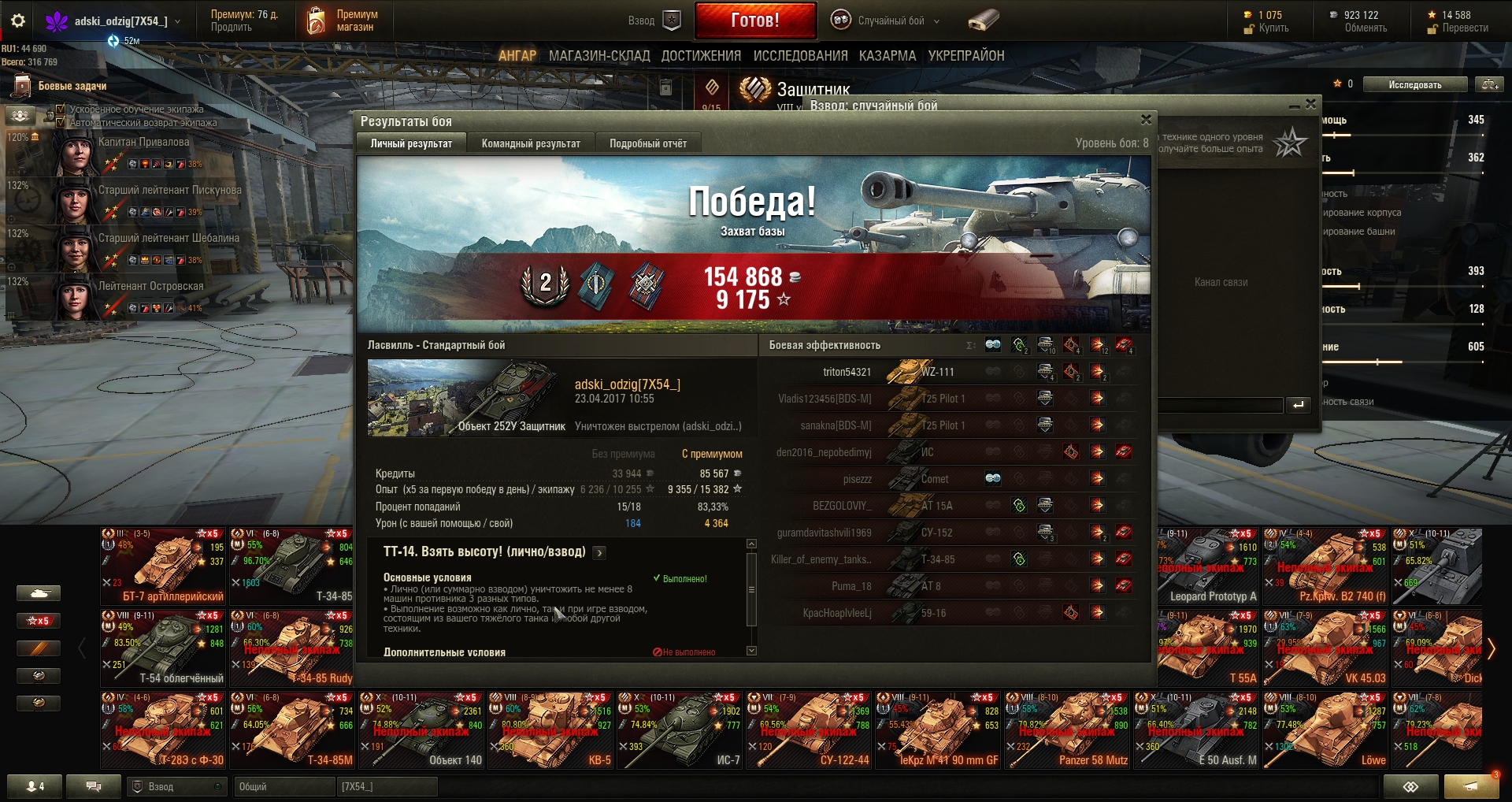Open the МАГАЗИН-СКЛАД menu
Viewport: 1512px width, 802px height.
[598, 56]
